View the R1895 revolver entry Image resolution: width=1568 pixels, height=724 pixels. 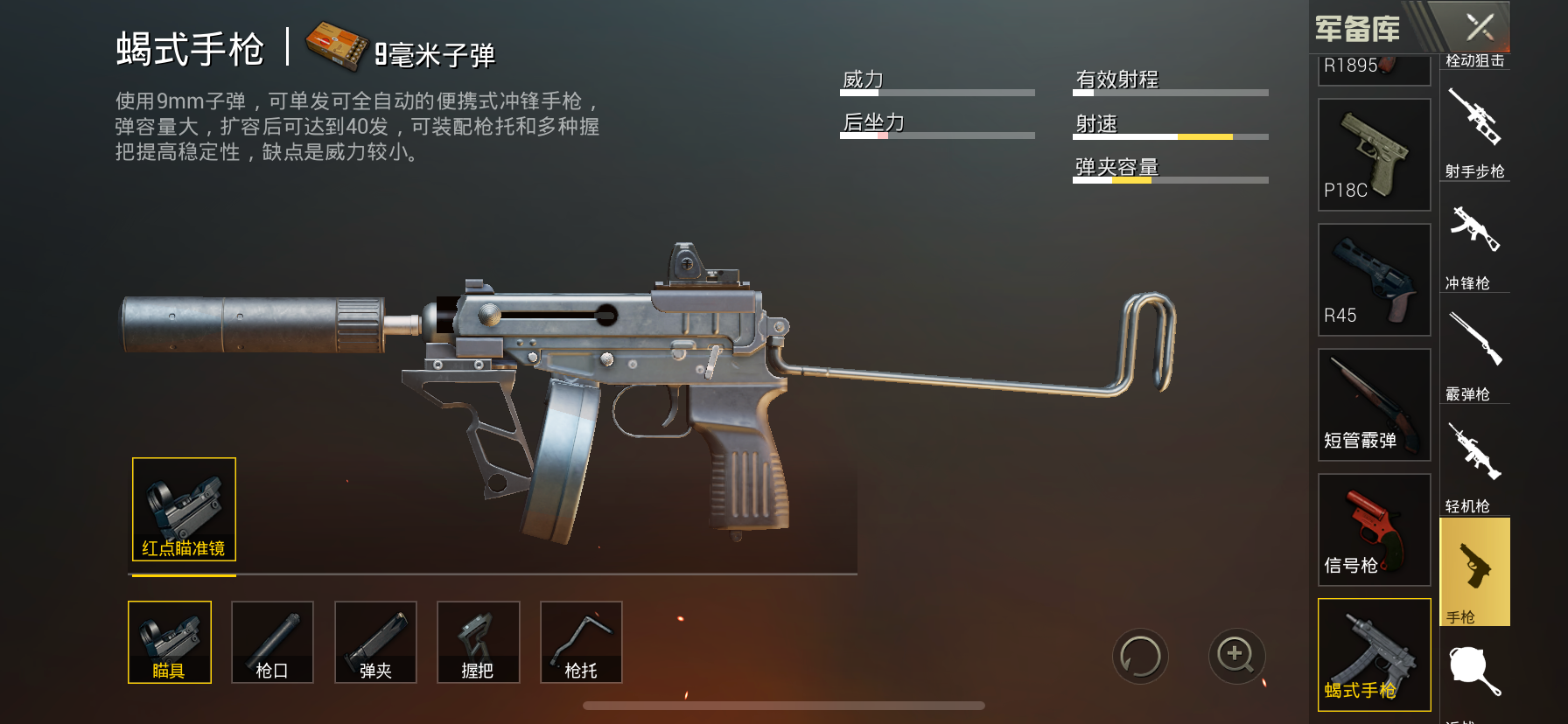coord(1374,68)
